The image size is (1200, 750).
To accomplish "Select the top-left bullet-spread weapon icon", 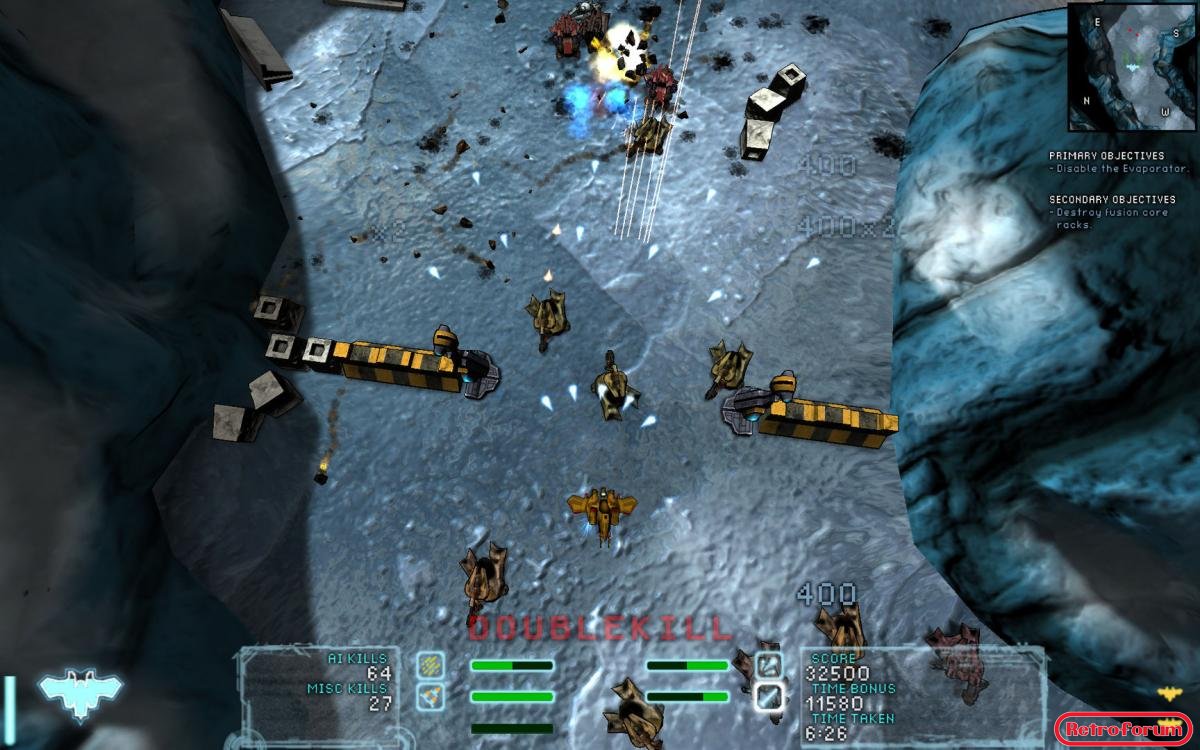I will pyautogui.click(x=431, y=665).
